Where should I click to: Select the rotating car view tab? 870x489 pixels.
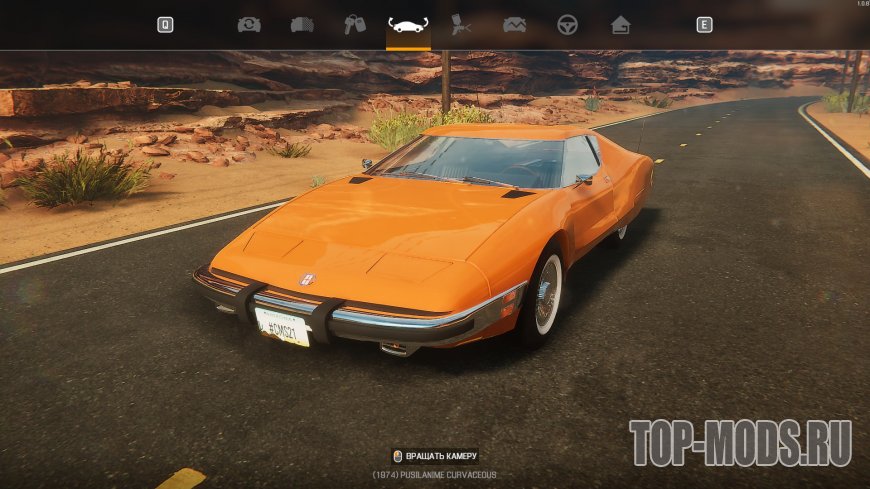click(x=408, y=25)
